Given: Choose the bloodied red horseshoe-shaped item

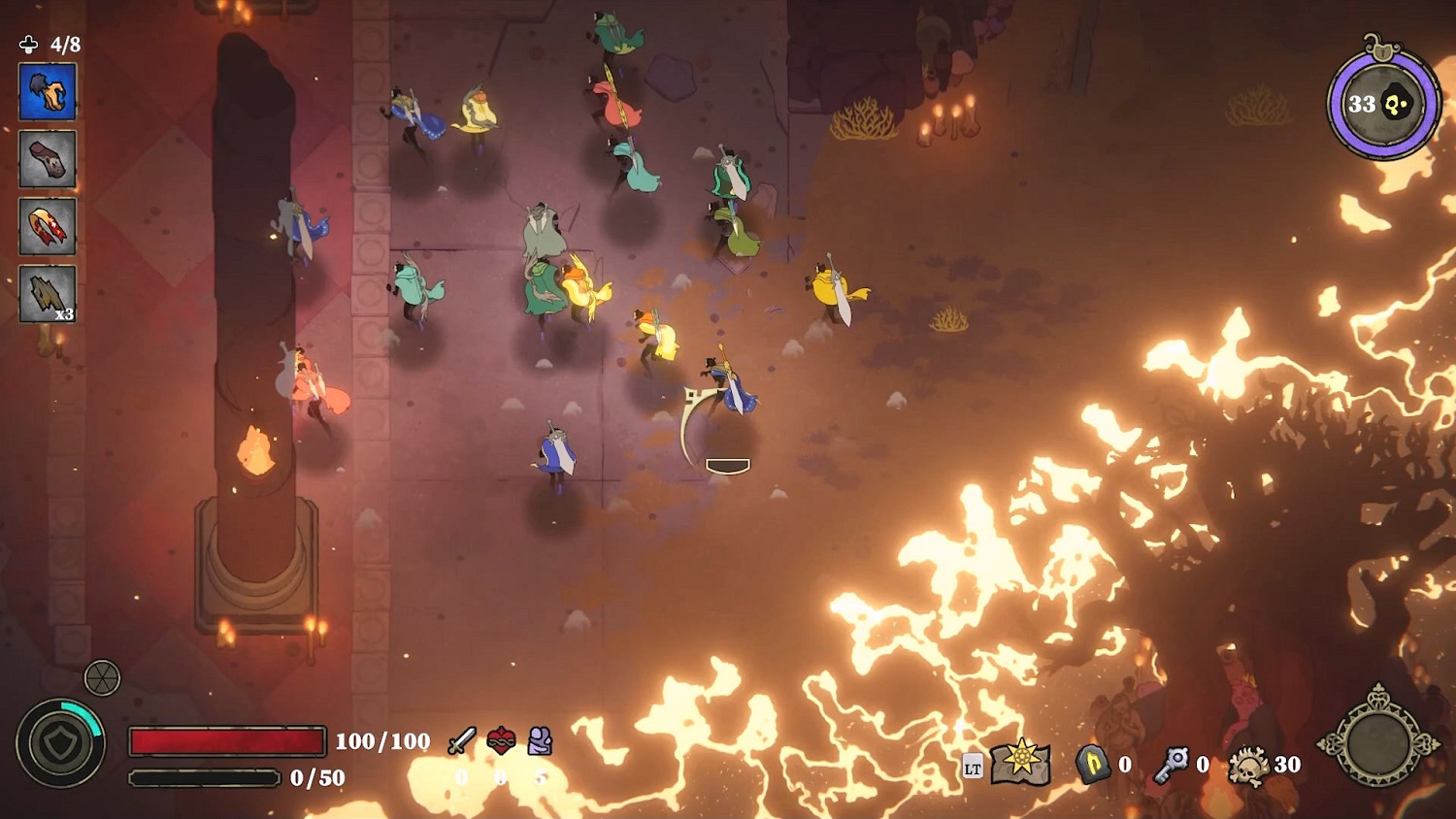Looking at the screenshot, I should 48,226.
